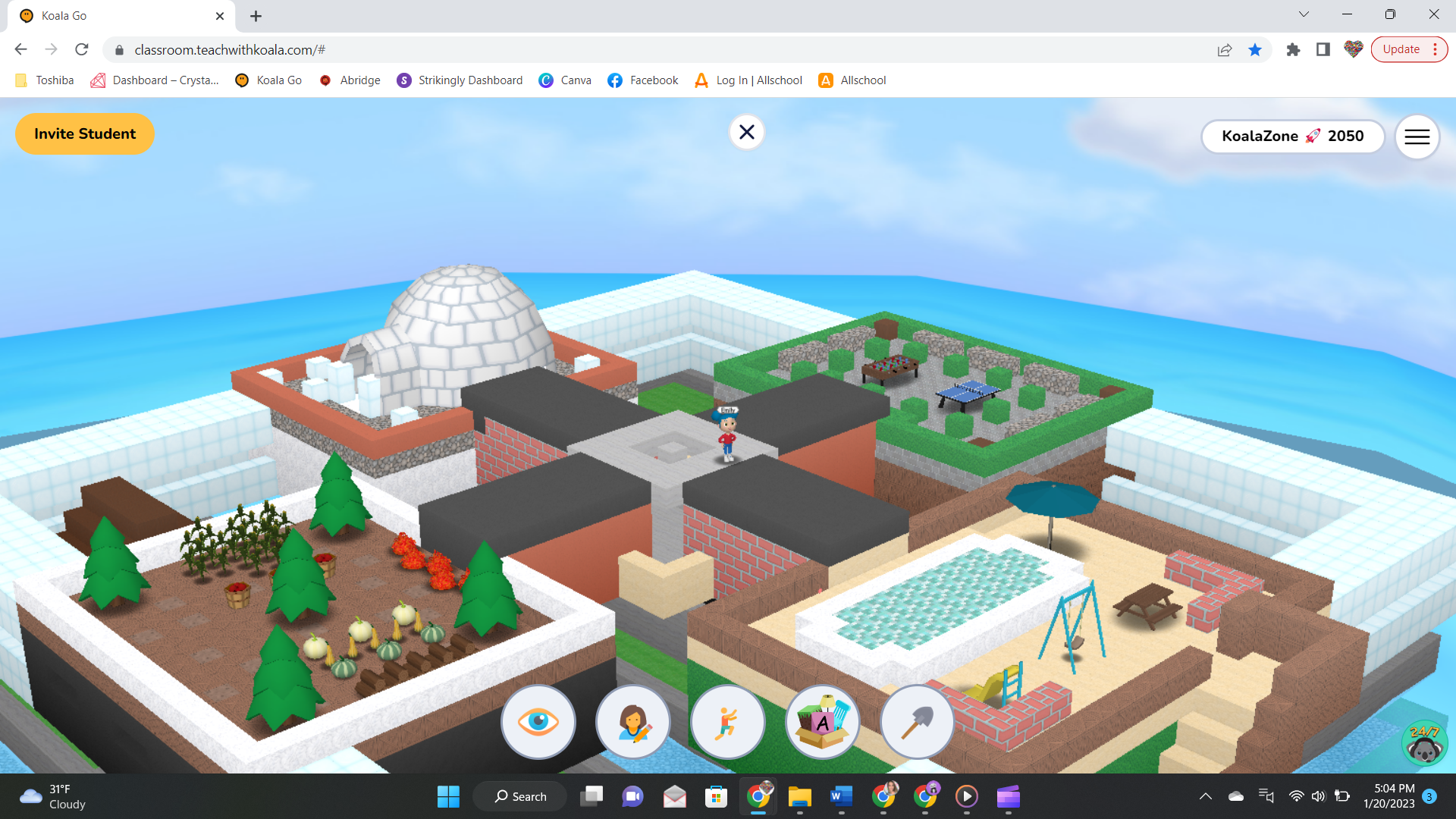Open the avatar editor tool
This screenshot has height=819, width=1456.
632,721
